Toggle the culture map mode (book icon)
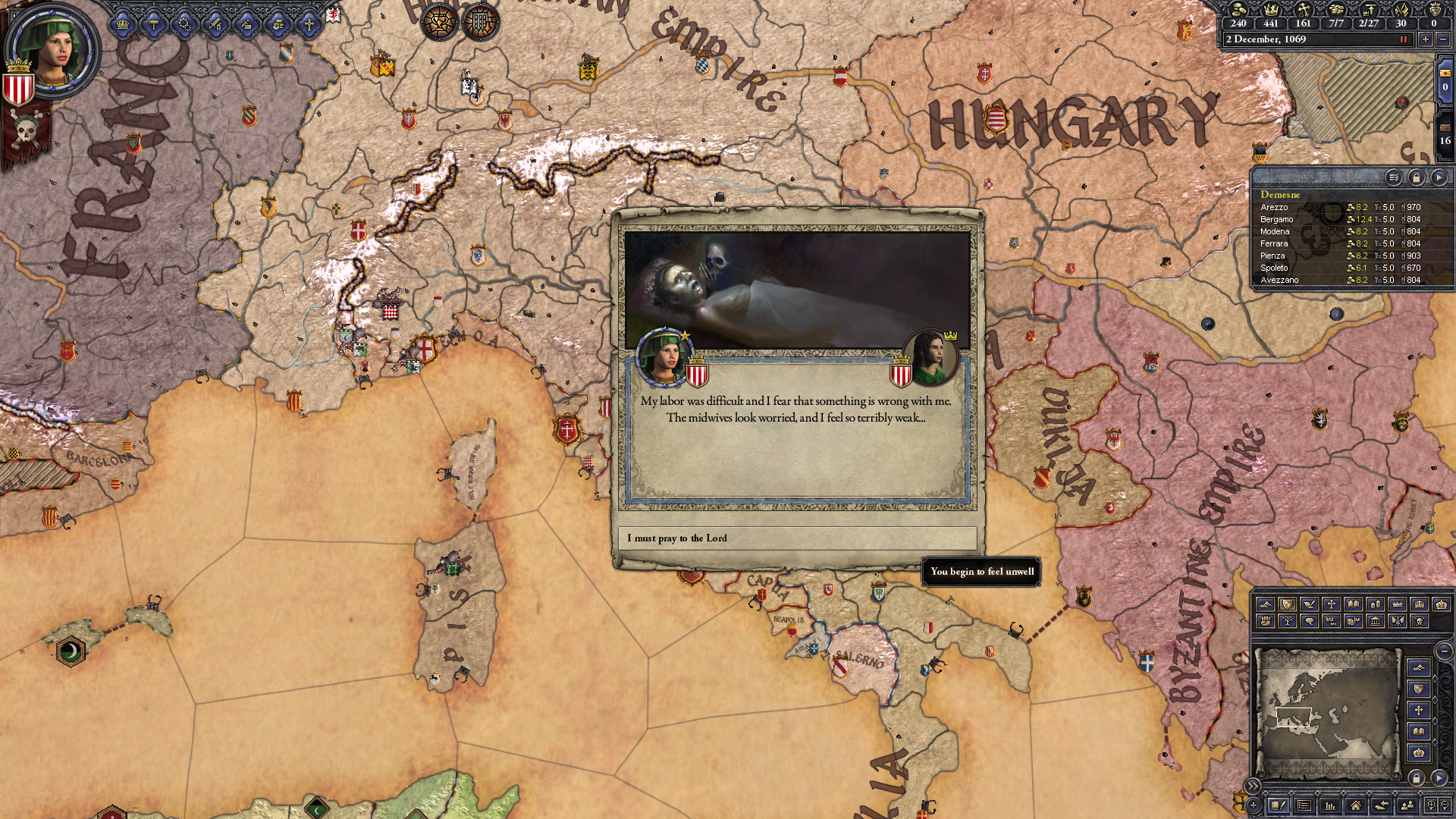 click(1354, 604)
